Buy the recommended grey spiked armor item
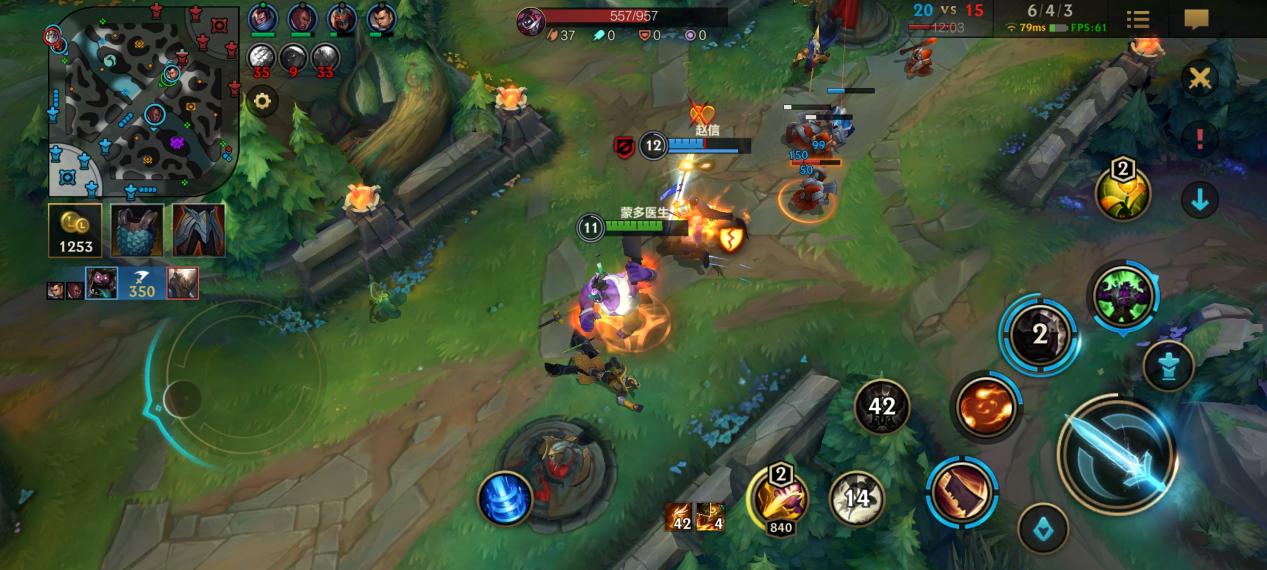 [x=199, y=231]
